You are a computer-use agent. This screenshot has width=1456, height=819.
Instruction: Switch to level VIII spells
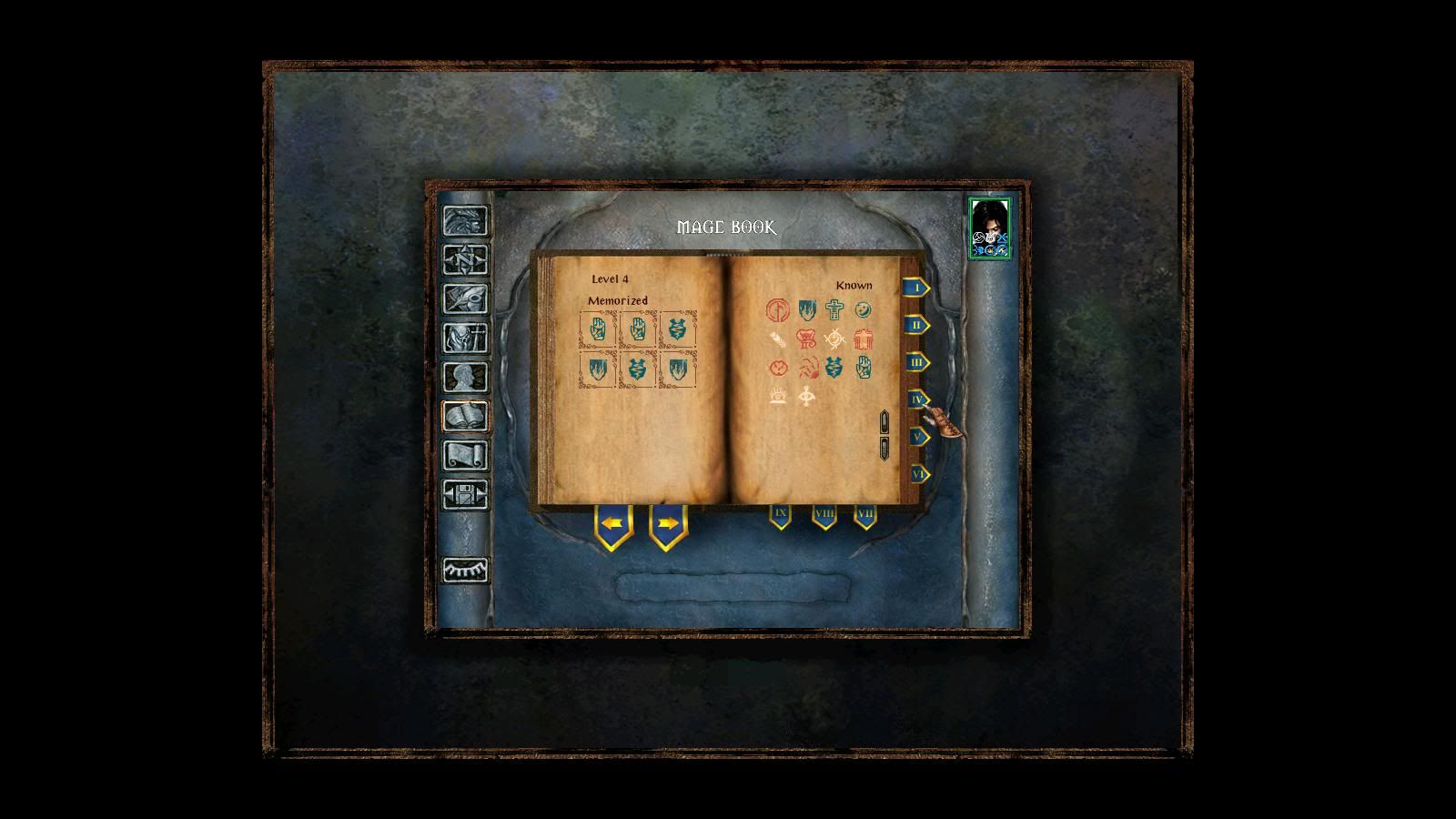click(824, 515)
